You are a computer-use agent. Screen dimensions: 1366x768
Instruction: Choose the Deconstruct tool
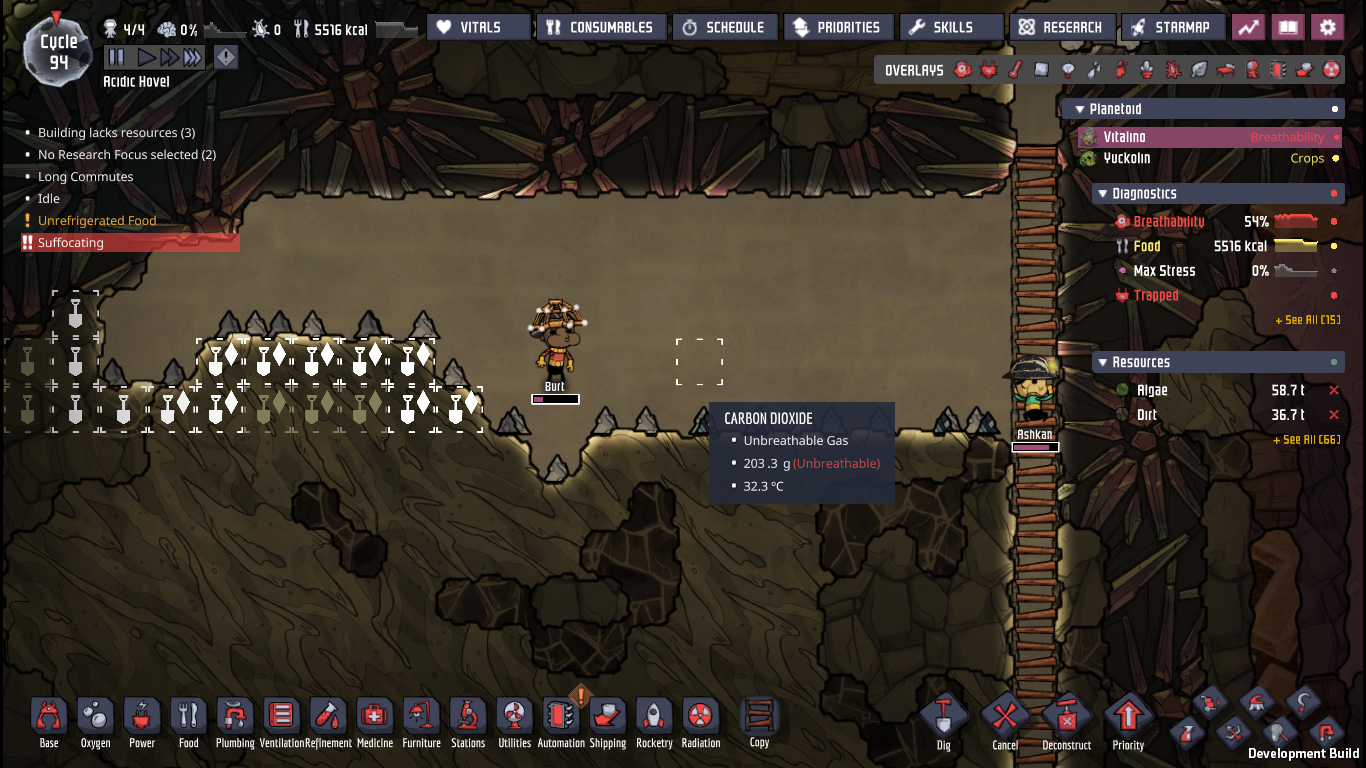click(1066, 719)
